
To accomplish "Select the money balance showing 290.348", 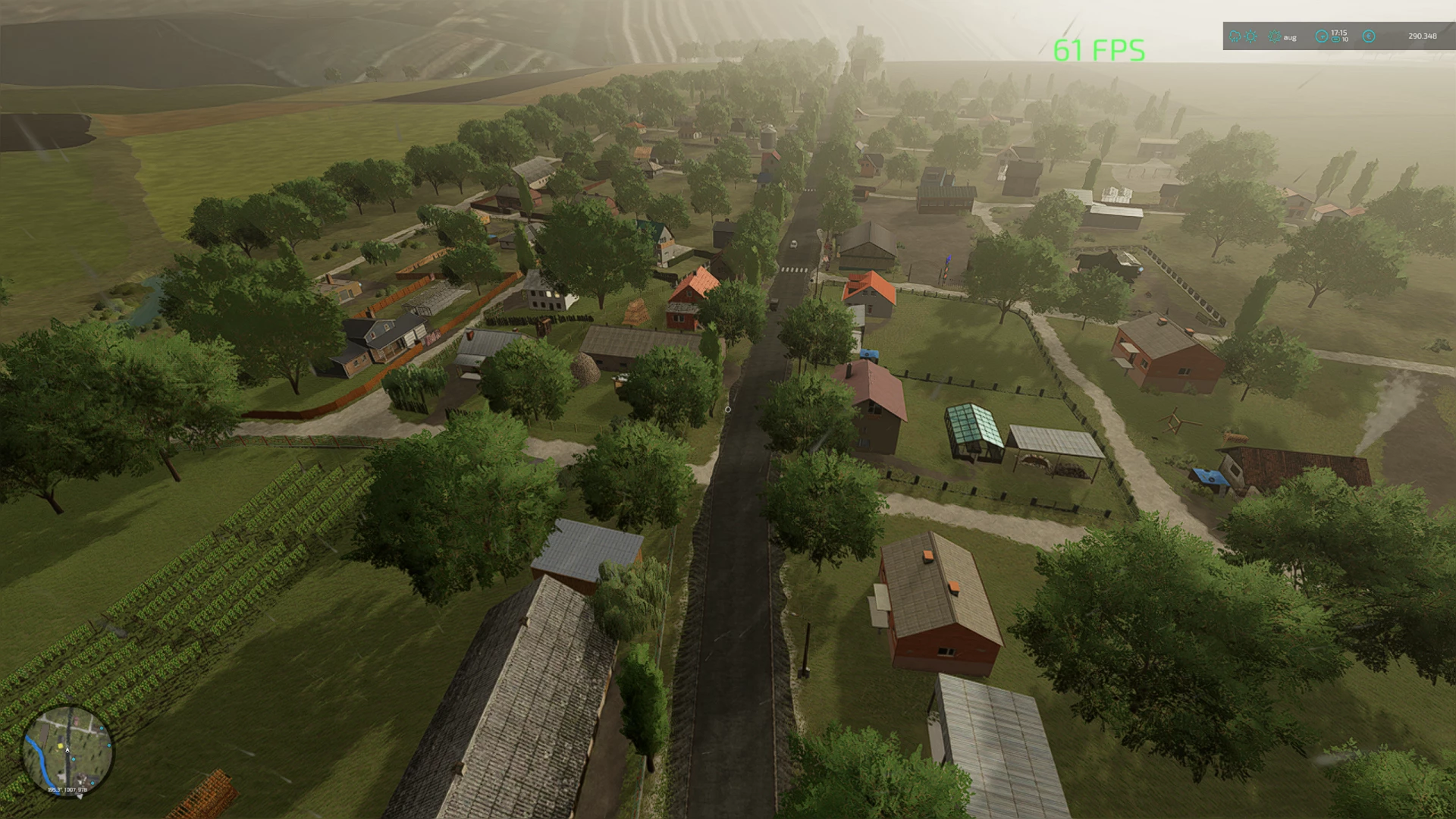I will [x=1423, y=36].
